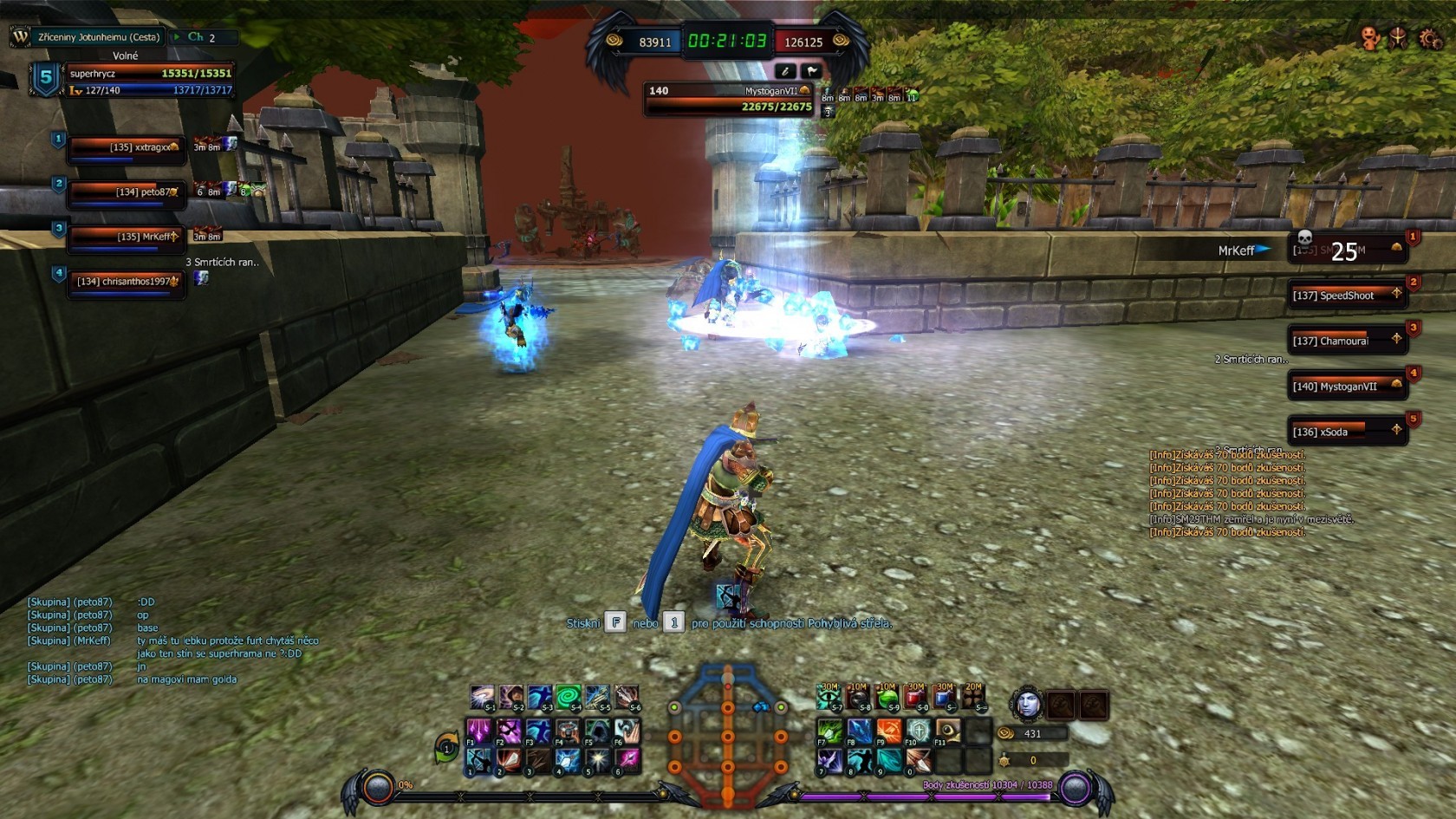Viewport: 1456px width, 819px height.
Task: Open settings via the gears icon
Action: click(x=1429, y=38)
